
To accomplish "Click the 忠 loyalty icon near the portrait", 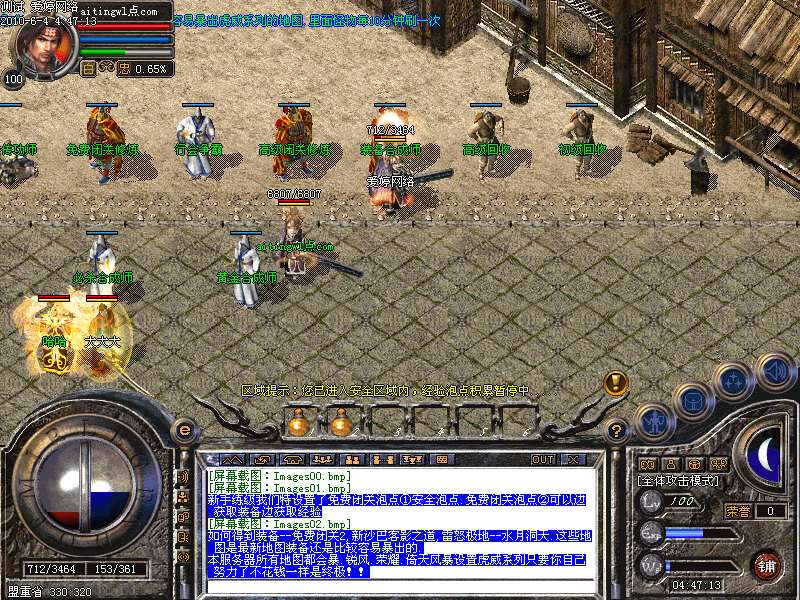I will tap(123, 69).
